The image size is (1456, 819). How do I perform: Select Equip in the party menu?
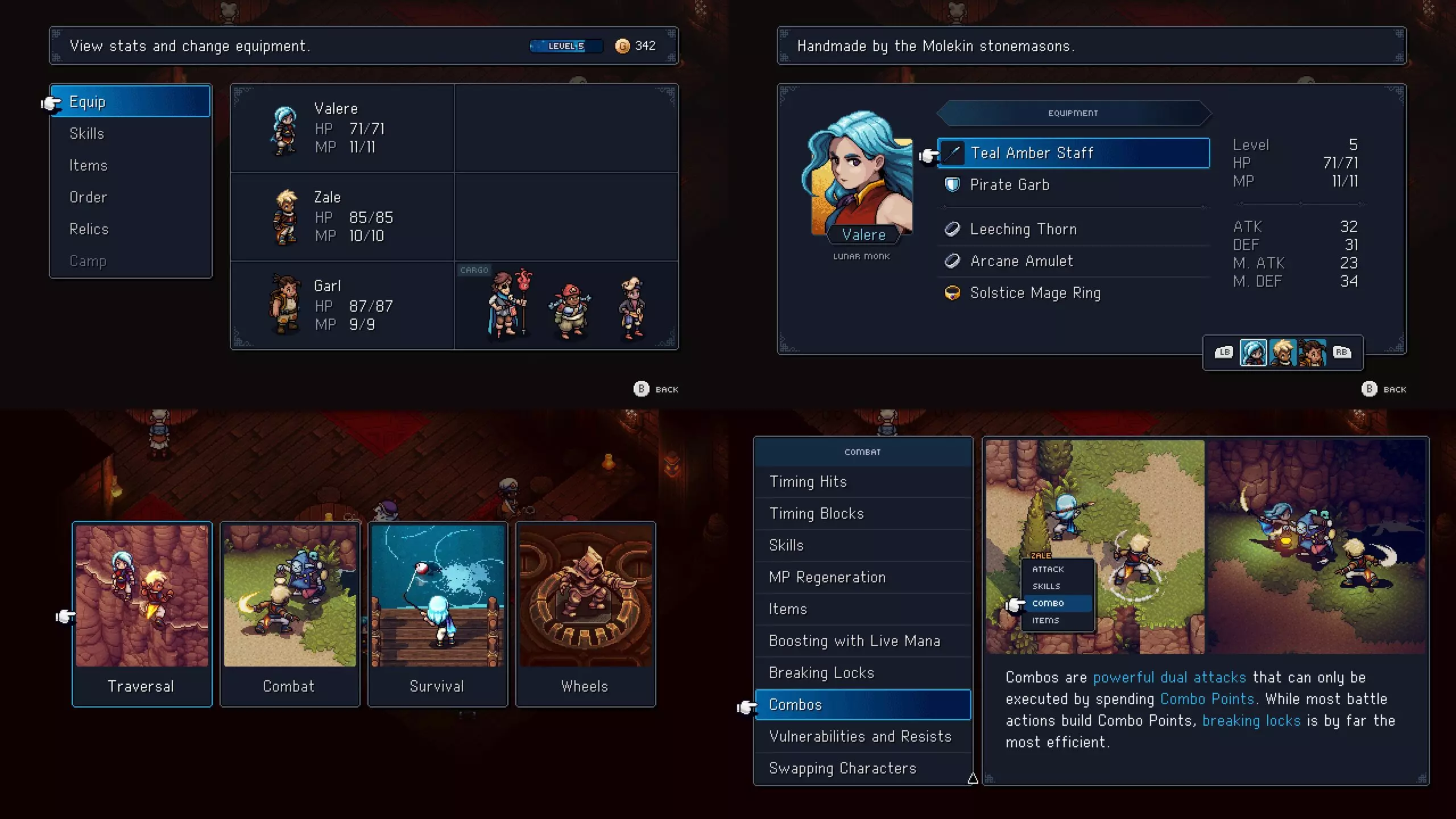click(131, 102)
